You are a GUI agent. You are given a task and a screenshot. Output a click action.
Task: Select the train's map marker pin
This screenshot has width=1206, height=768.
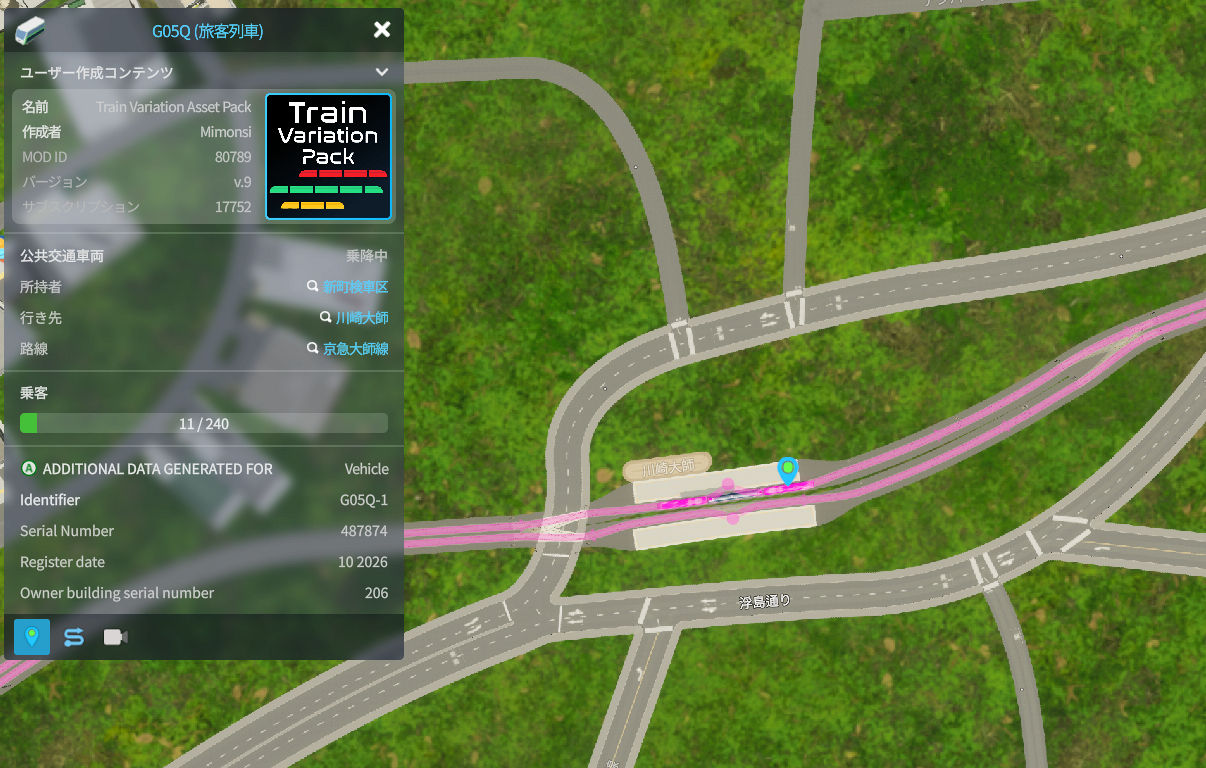[788, 470]
